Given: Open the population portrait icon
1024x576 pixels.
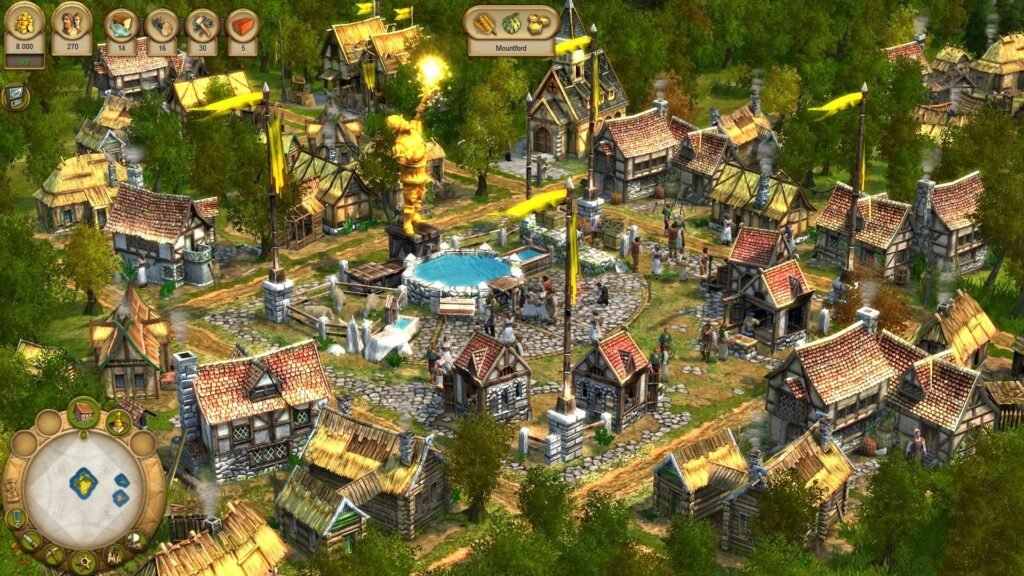Looking at the screenshot, I should point(71,22).
